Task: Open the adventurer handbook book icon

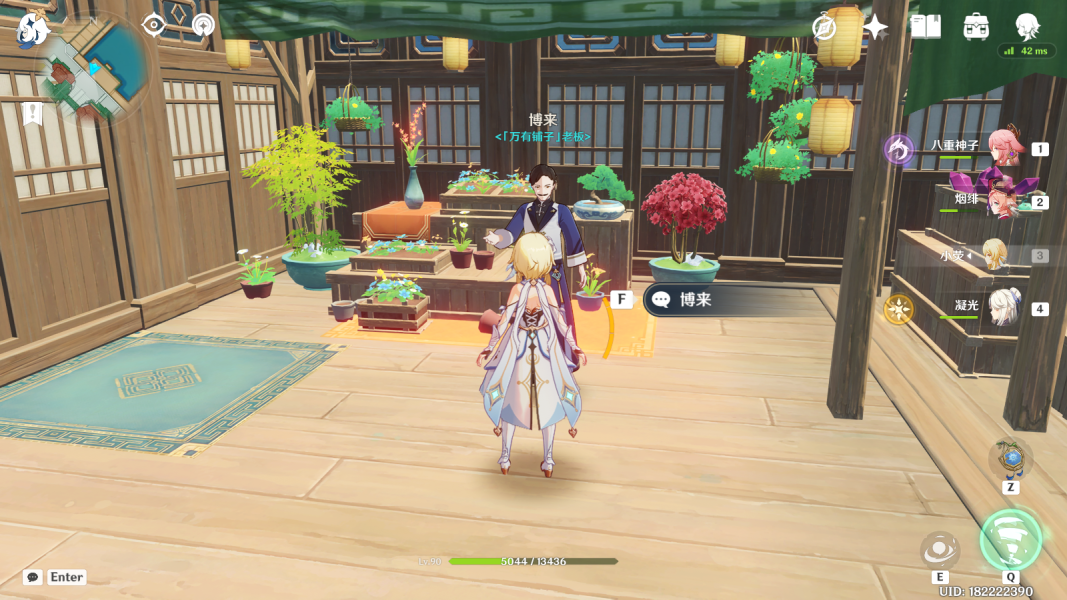Action: [x=925, y=27]
